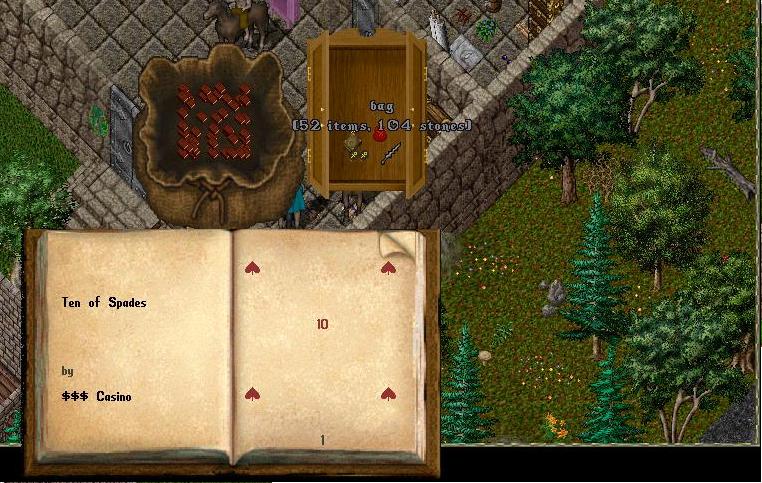This screenshot has width=762, height=483.
Task: Click the Ten of Spades book title
Action: coord(104,303)
